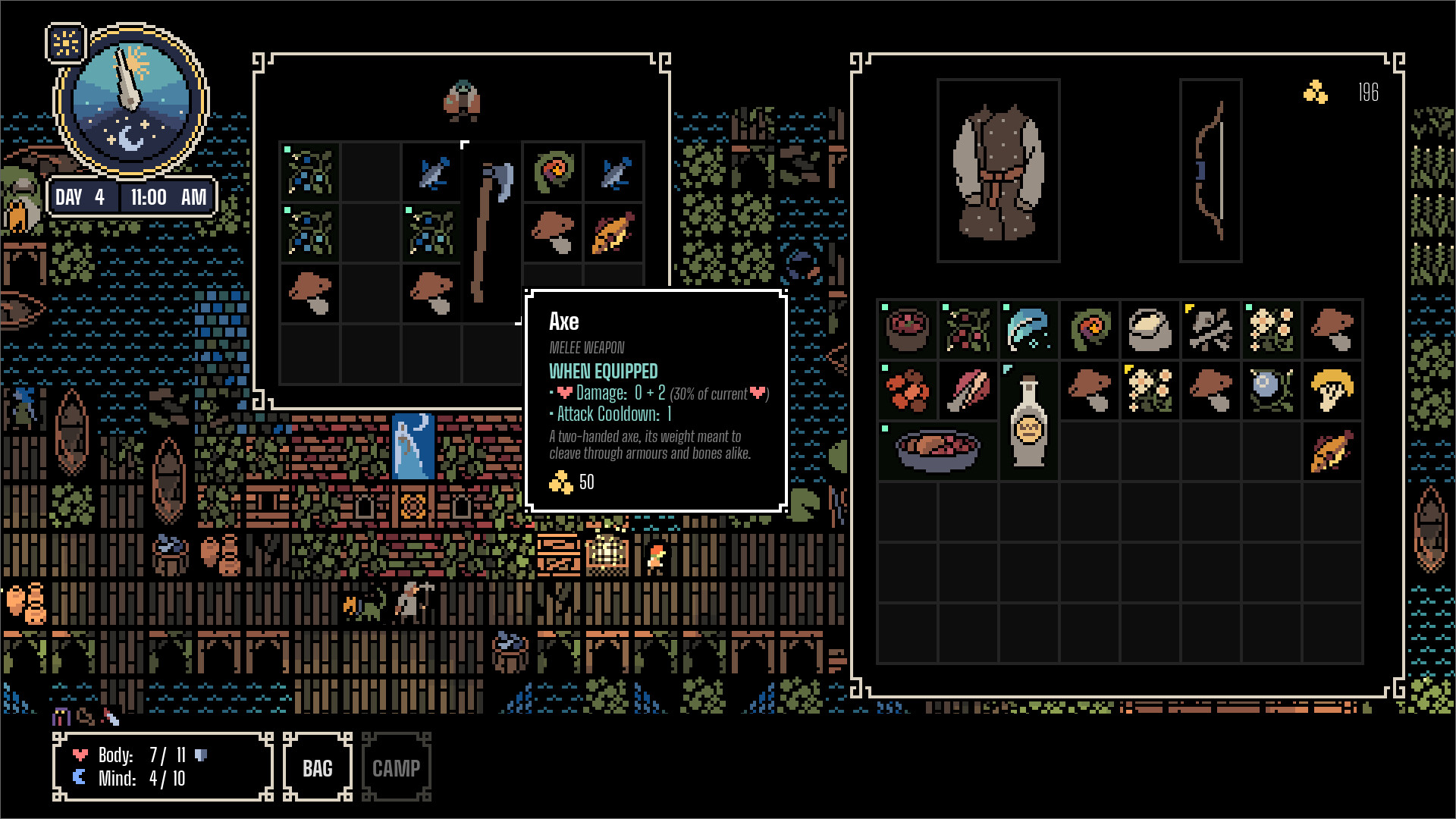Screen dimensions: 1456x819
Task: Click the equipped fur armor slot
Action: pyautogui.click(x=998, y=169)
